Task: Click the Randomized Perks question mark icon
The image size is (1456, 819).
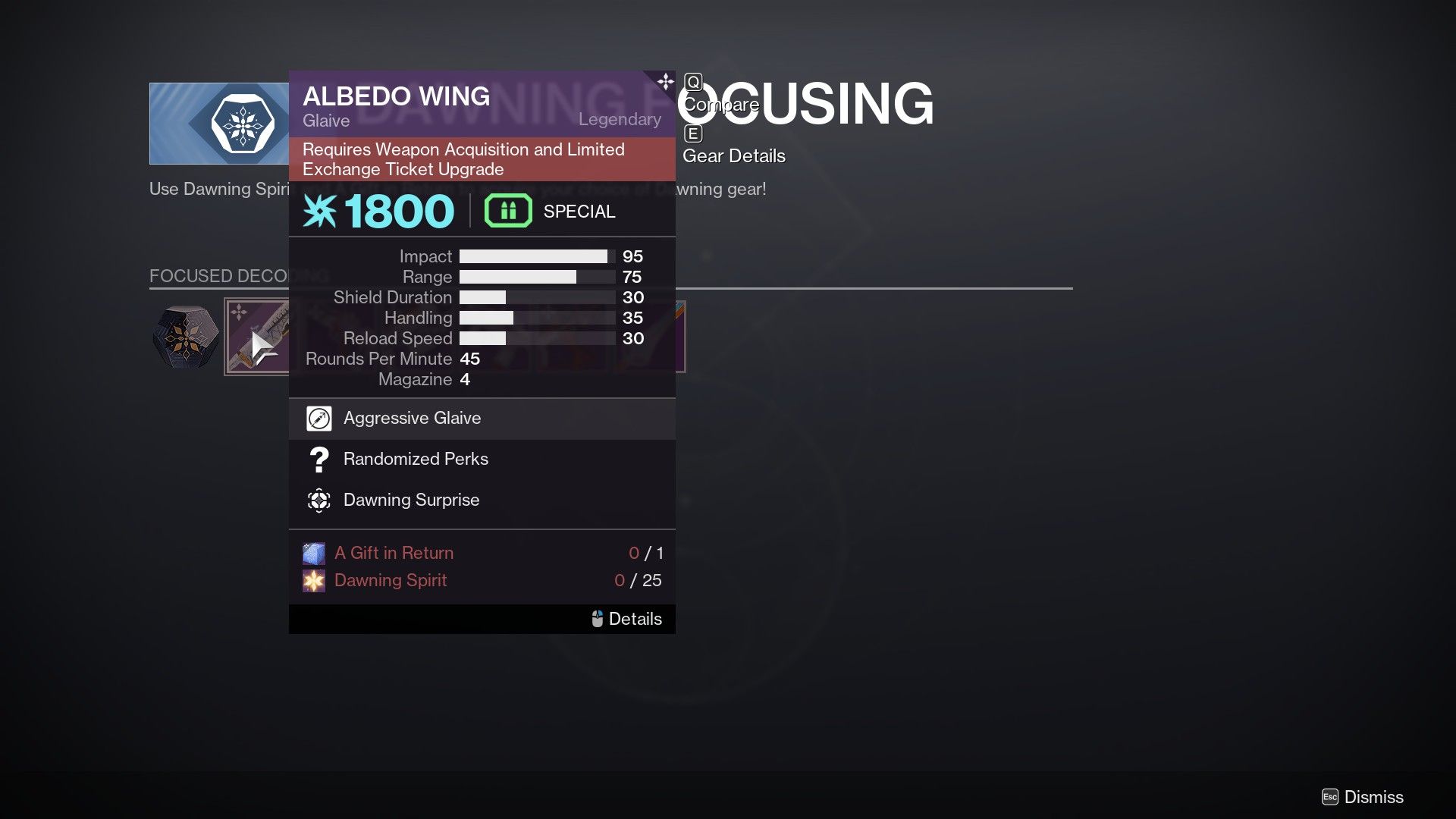Action: click(x=319, y=459)
